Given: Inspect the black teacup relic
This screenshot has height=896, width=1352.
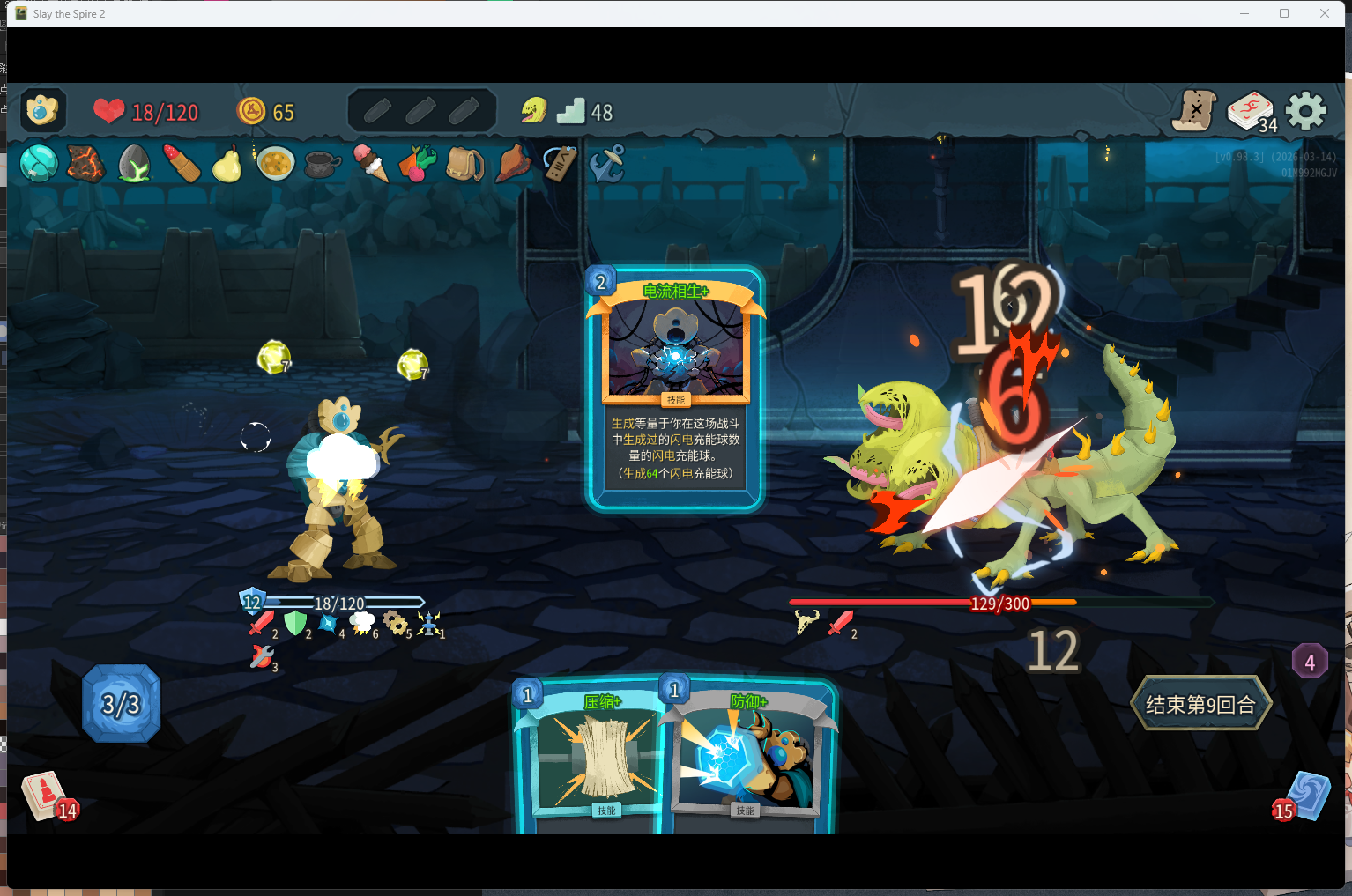Looking at the screenshot, I should coord(322,164).
